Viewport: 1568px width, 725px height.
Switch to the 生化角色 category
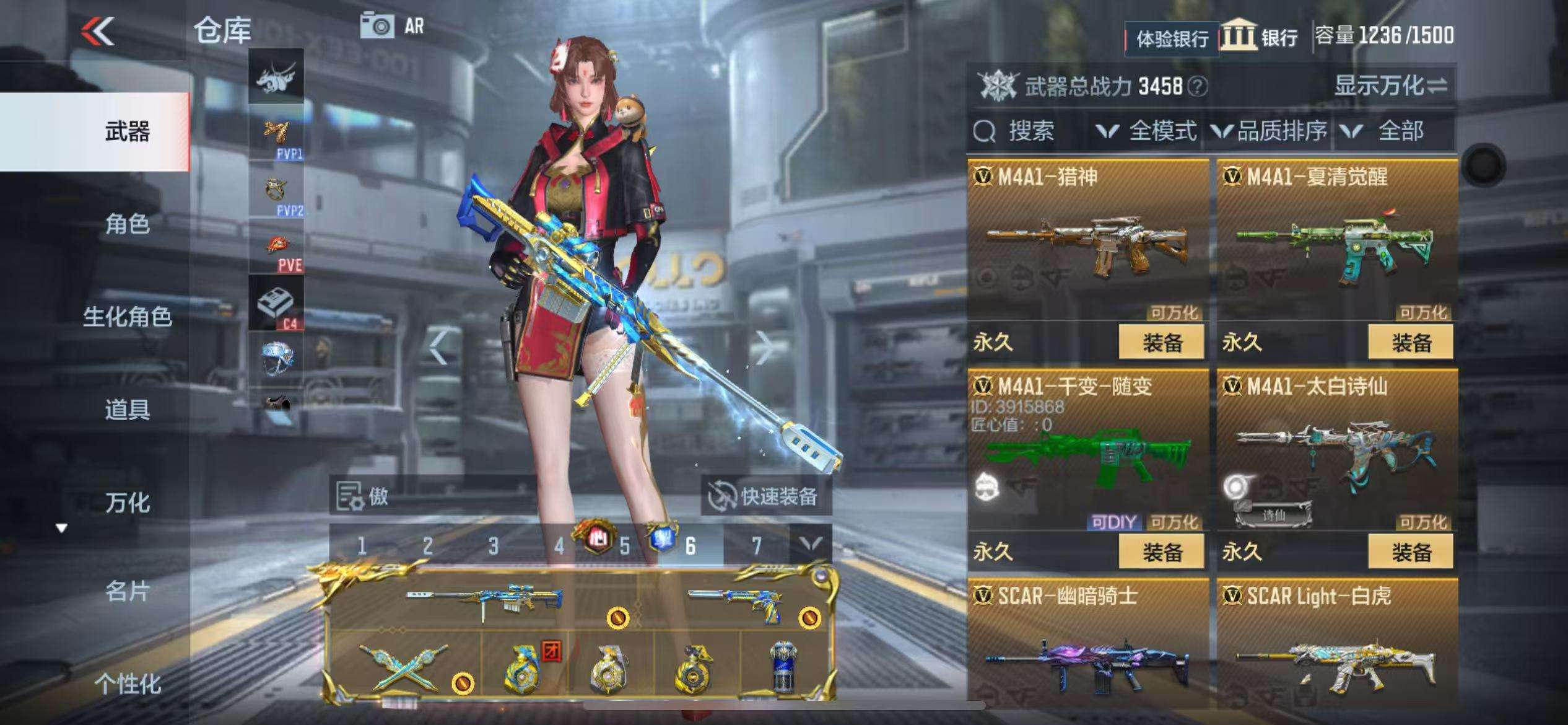pyautogui.click(x=127, y=317)
